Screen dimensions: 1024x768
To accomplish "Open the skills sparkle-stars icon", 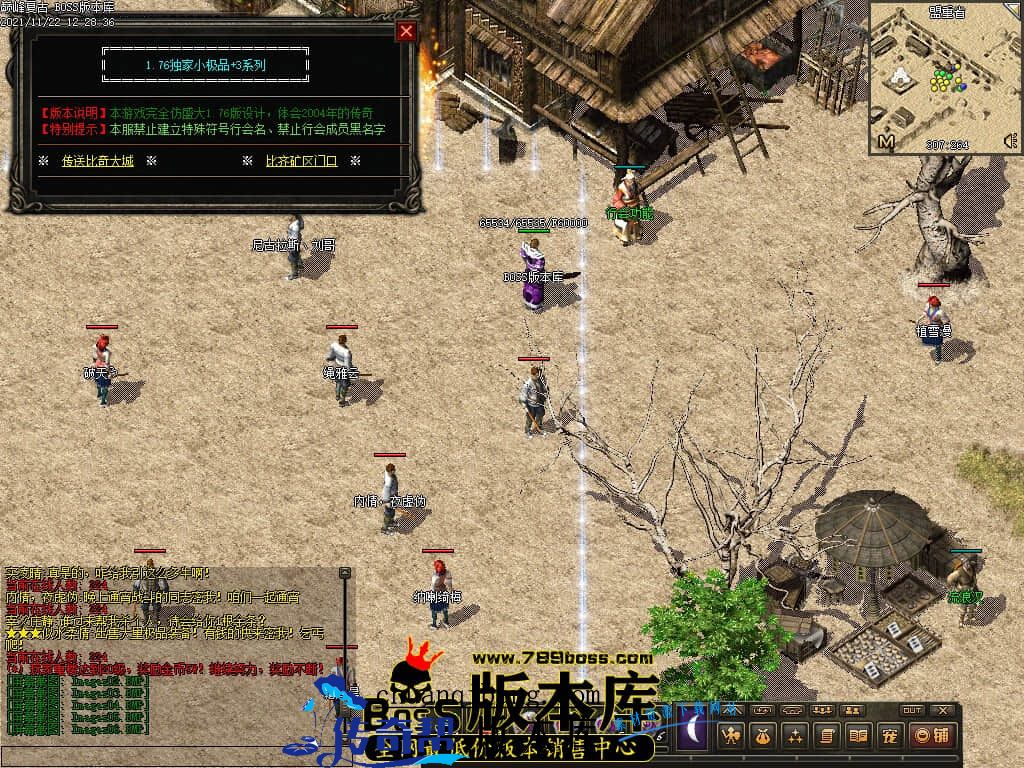I will [794, 737].
